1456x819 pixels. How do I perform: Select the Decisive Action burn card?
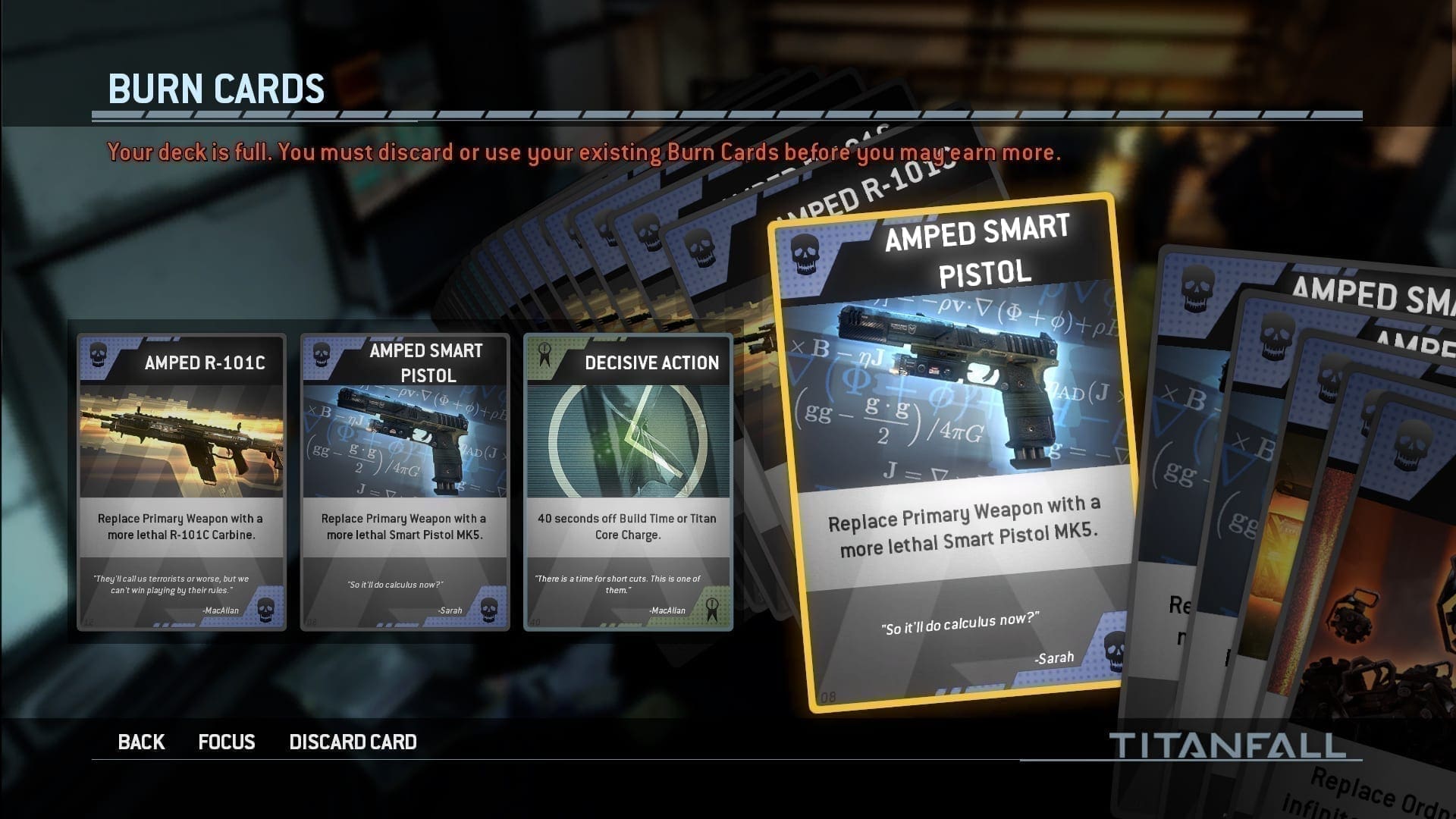tap(628, 482)
